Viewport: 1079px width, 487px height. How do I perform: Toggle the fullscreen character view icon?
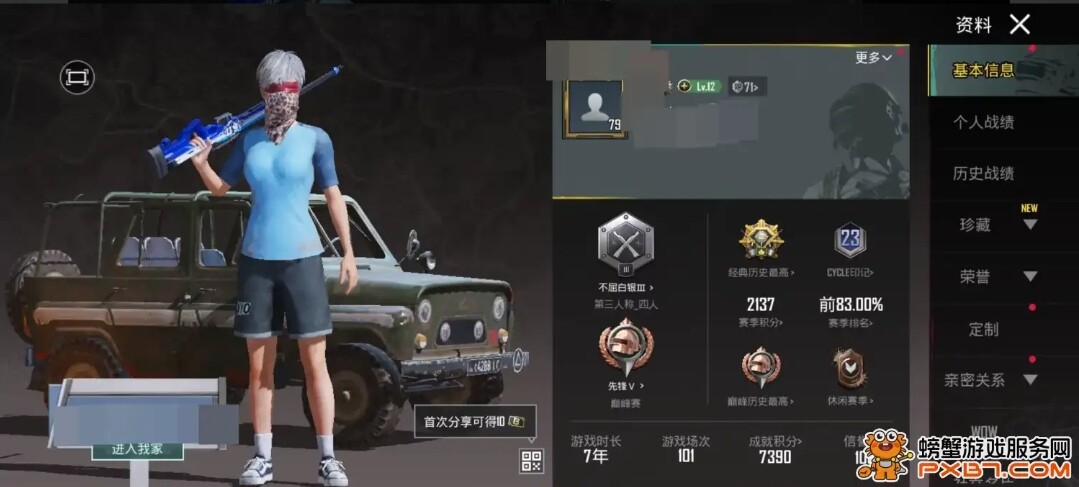tap(77, 77)
